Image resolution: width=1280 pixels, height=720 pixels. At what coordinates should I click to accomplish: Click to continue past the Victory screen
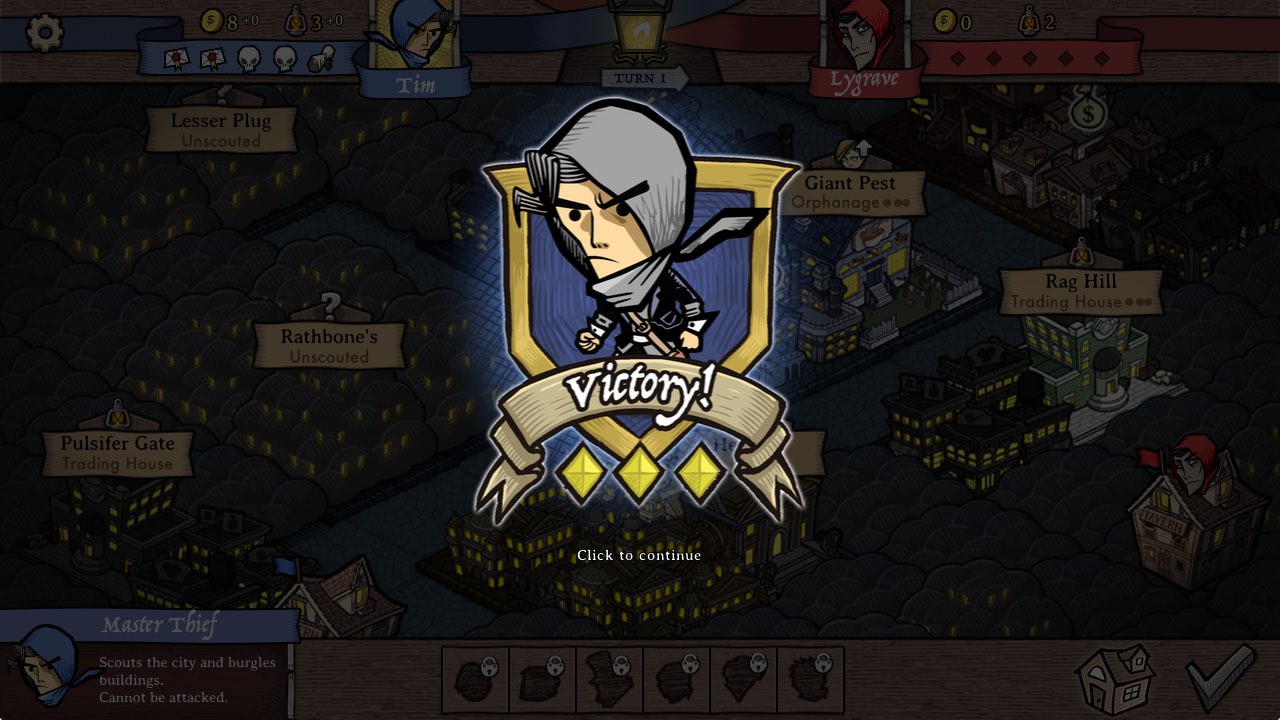(639, 555)
